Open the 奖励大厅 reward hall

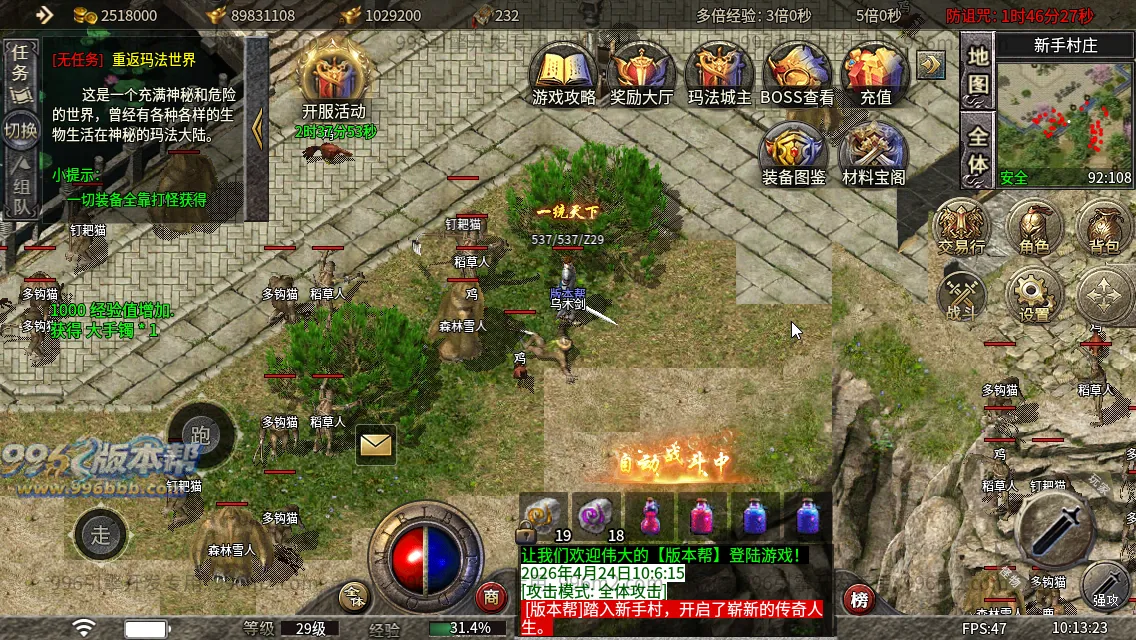click(x=642, y=72)
